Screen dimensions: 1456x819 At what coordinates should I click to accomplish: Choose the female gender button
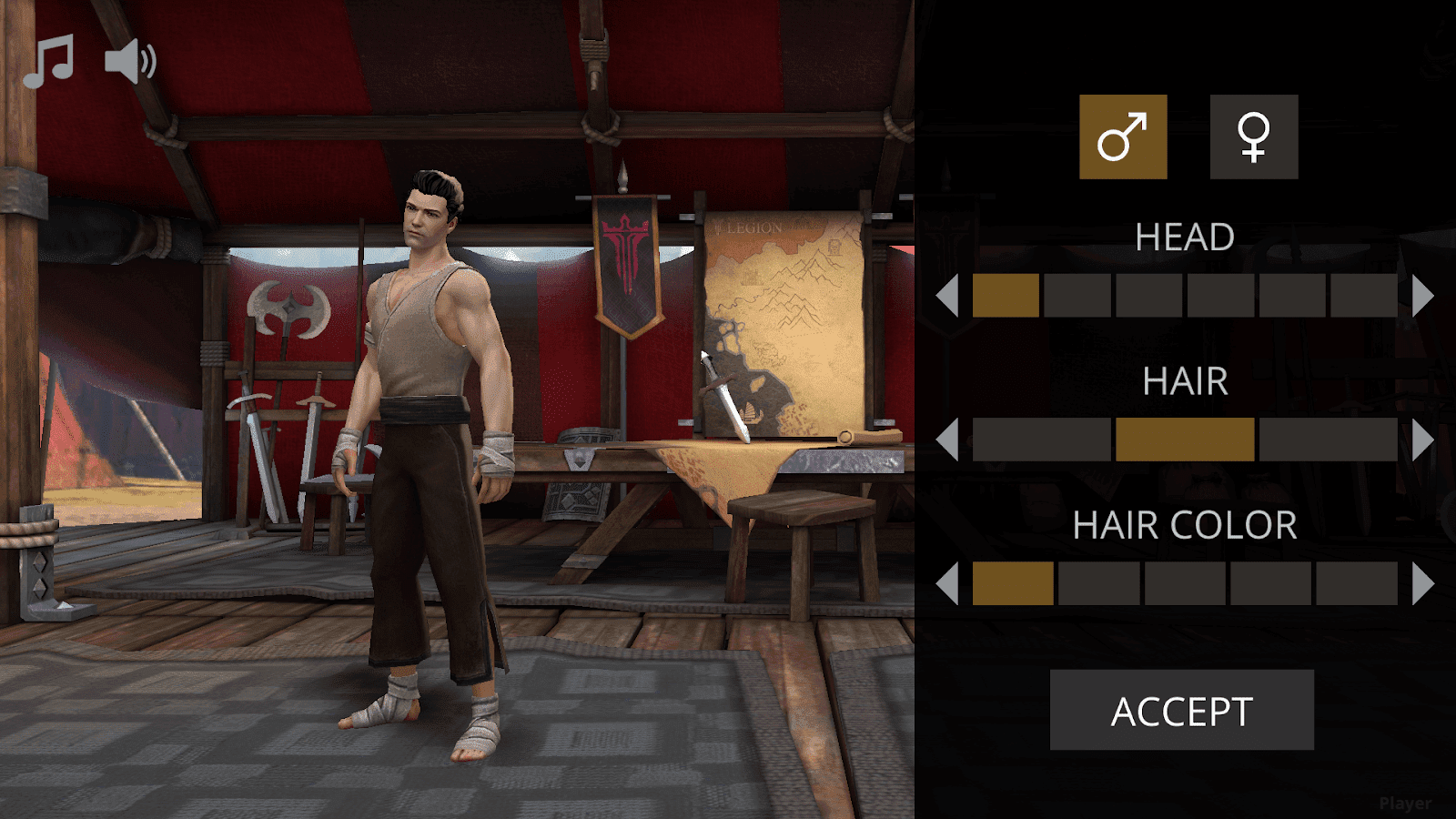(x=1253, y=136)
